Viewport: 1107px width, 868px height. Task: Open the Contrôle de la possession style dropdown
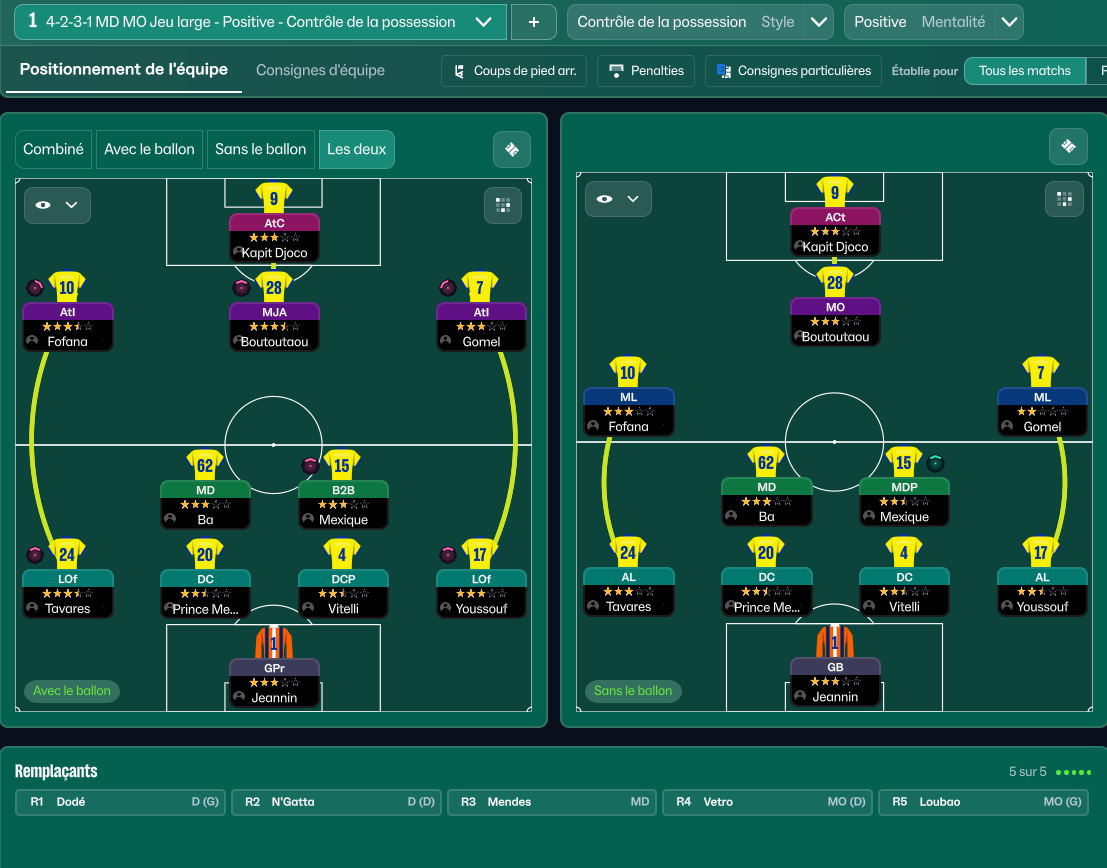click(x=819, y=22)
